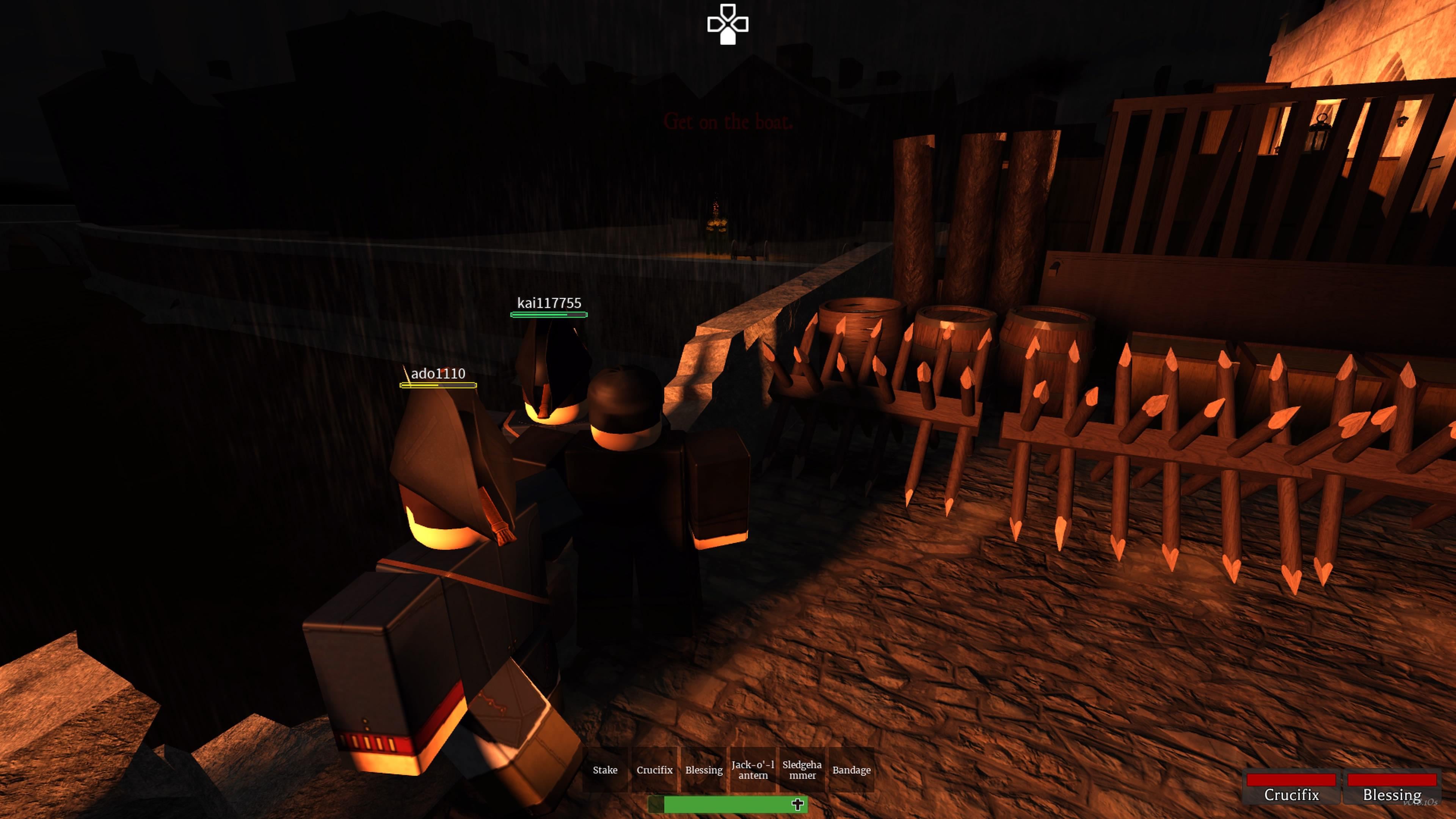Select the Sledgehammer hotbar slot
This screenshot has height=819, width=1456.
click(803, 770)
